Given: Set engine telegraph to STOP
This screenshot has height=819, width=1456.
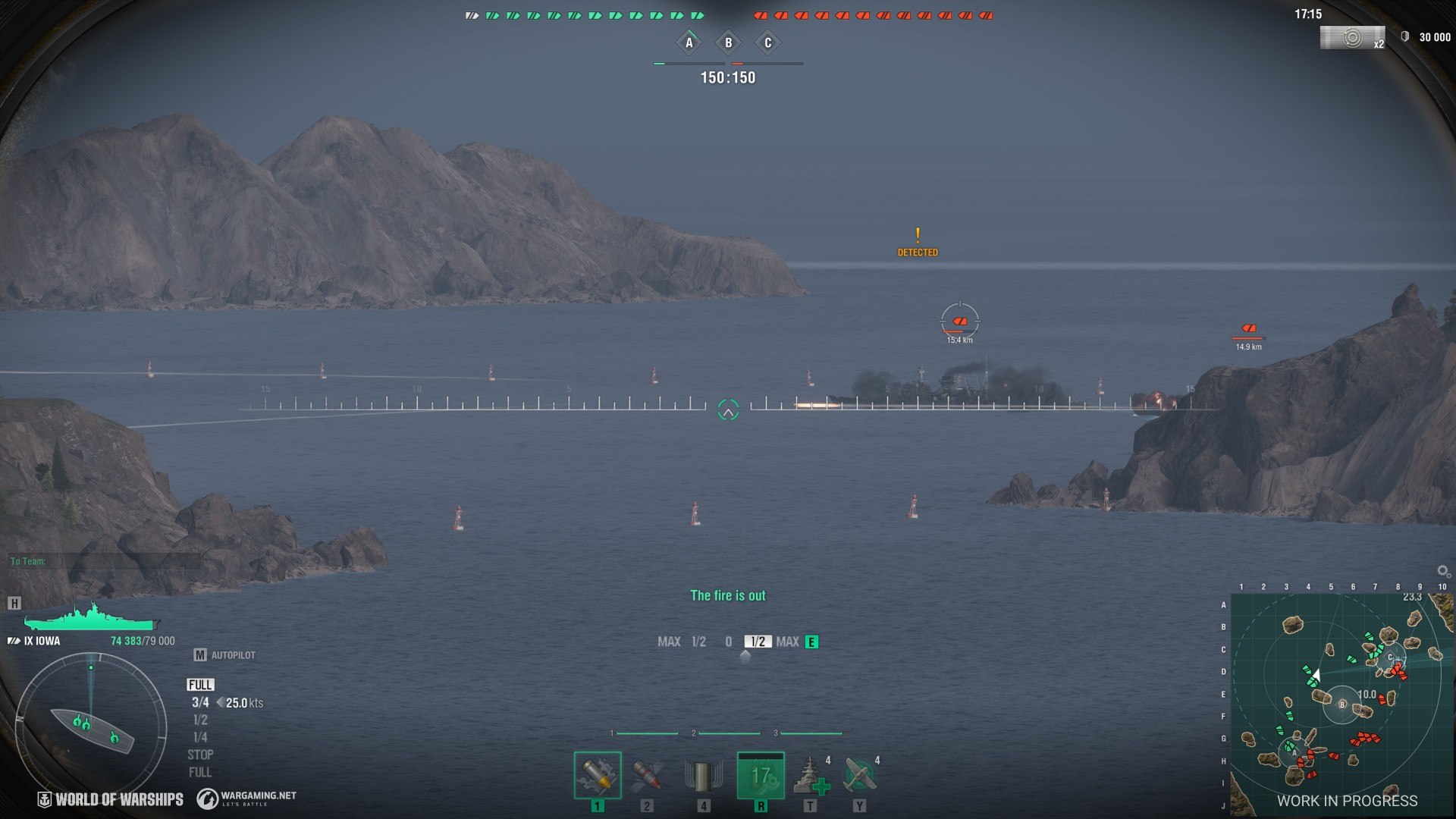Looking at the screenshot, I should [x=200, y=755].
